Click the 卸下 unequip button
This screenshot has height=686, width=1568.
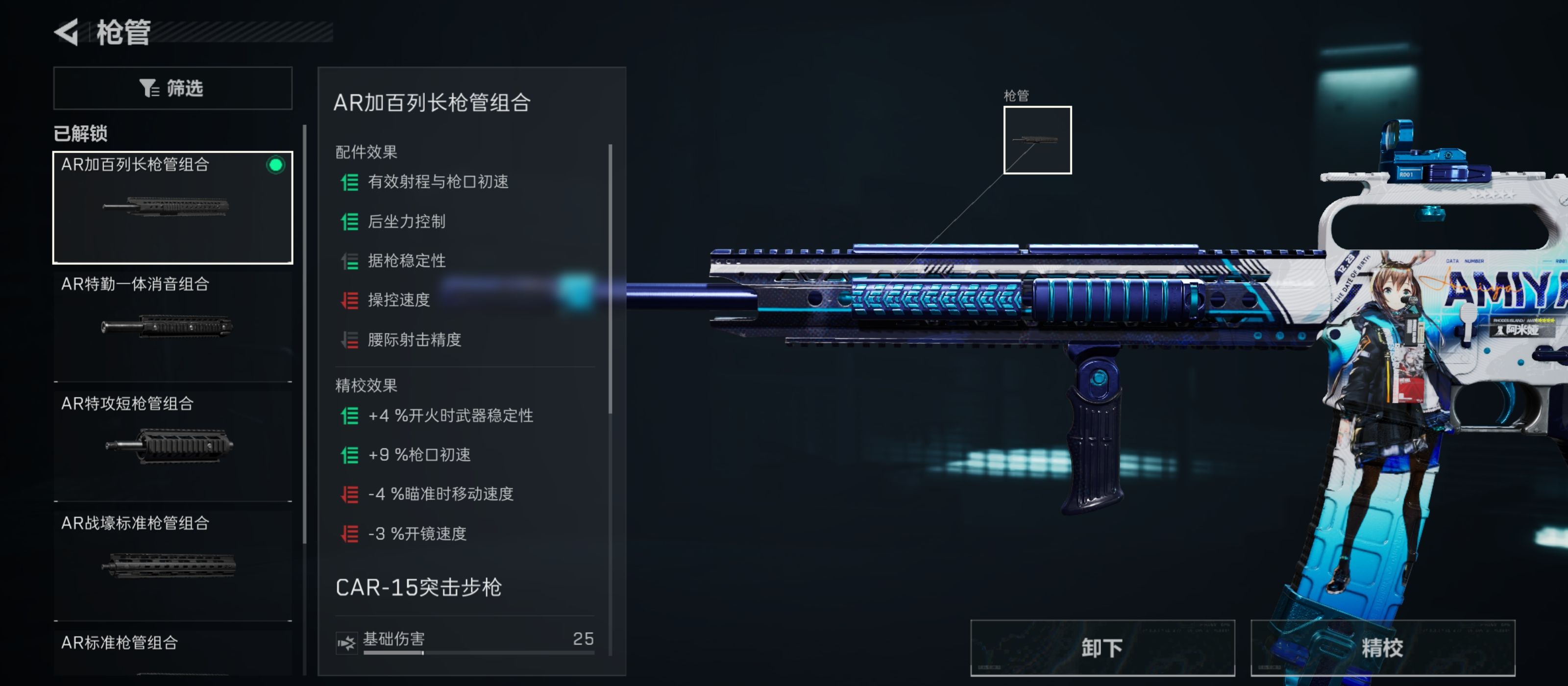click(x=1102, y=648)
